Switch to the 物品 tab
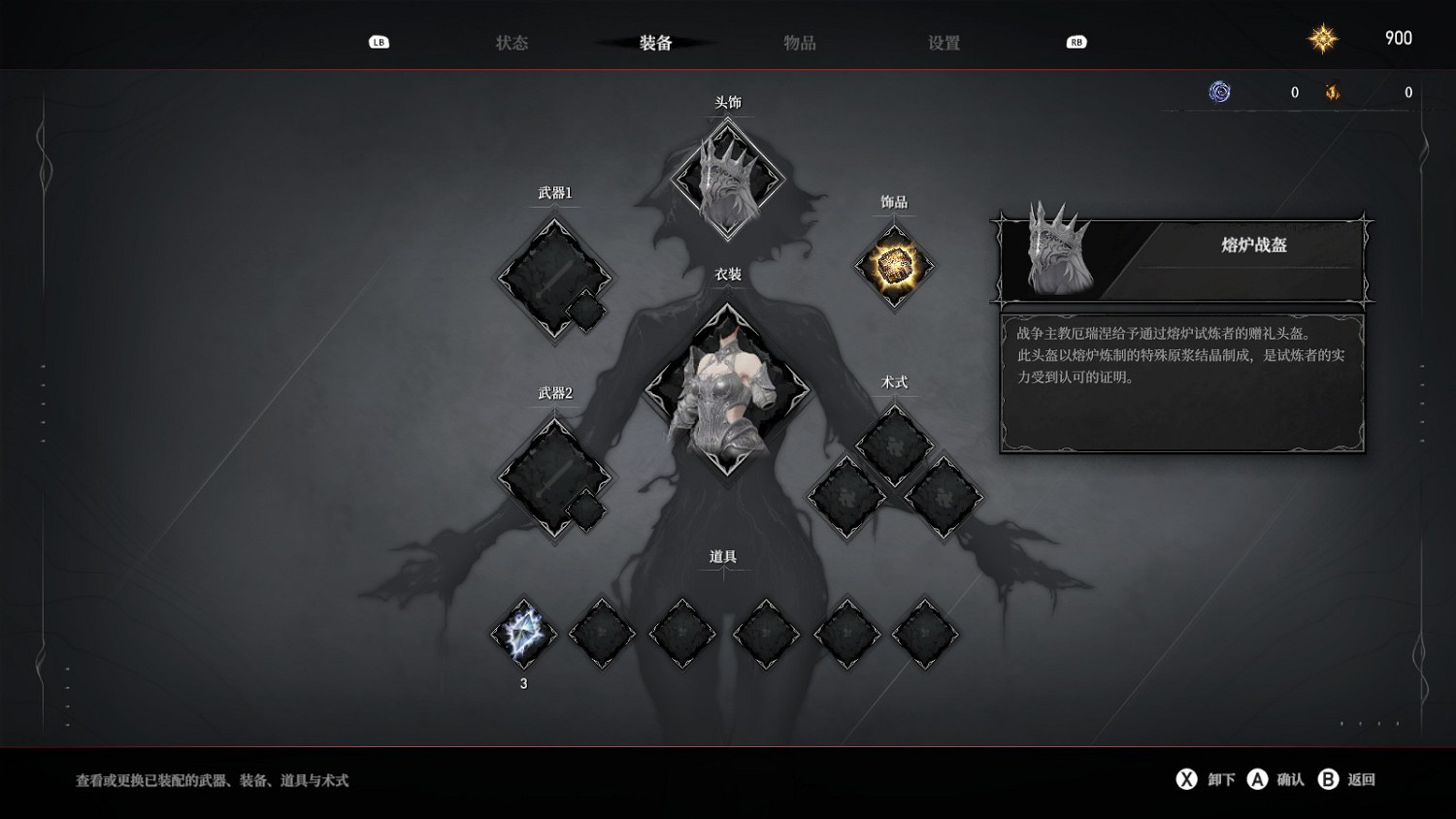Screen dimensions: 1456x819 798,43
